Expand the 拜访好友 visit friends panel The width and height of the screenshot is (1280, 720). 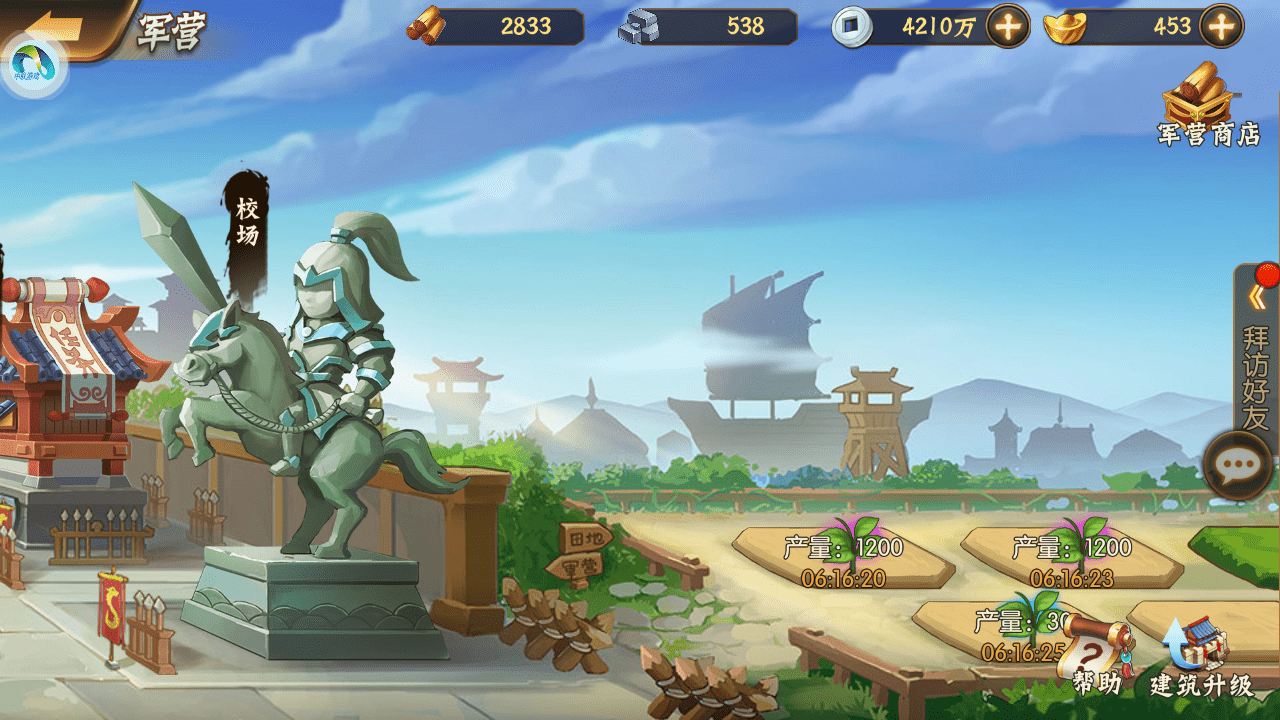[1256, 350]
